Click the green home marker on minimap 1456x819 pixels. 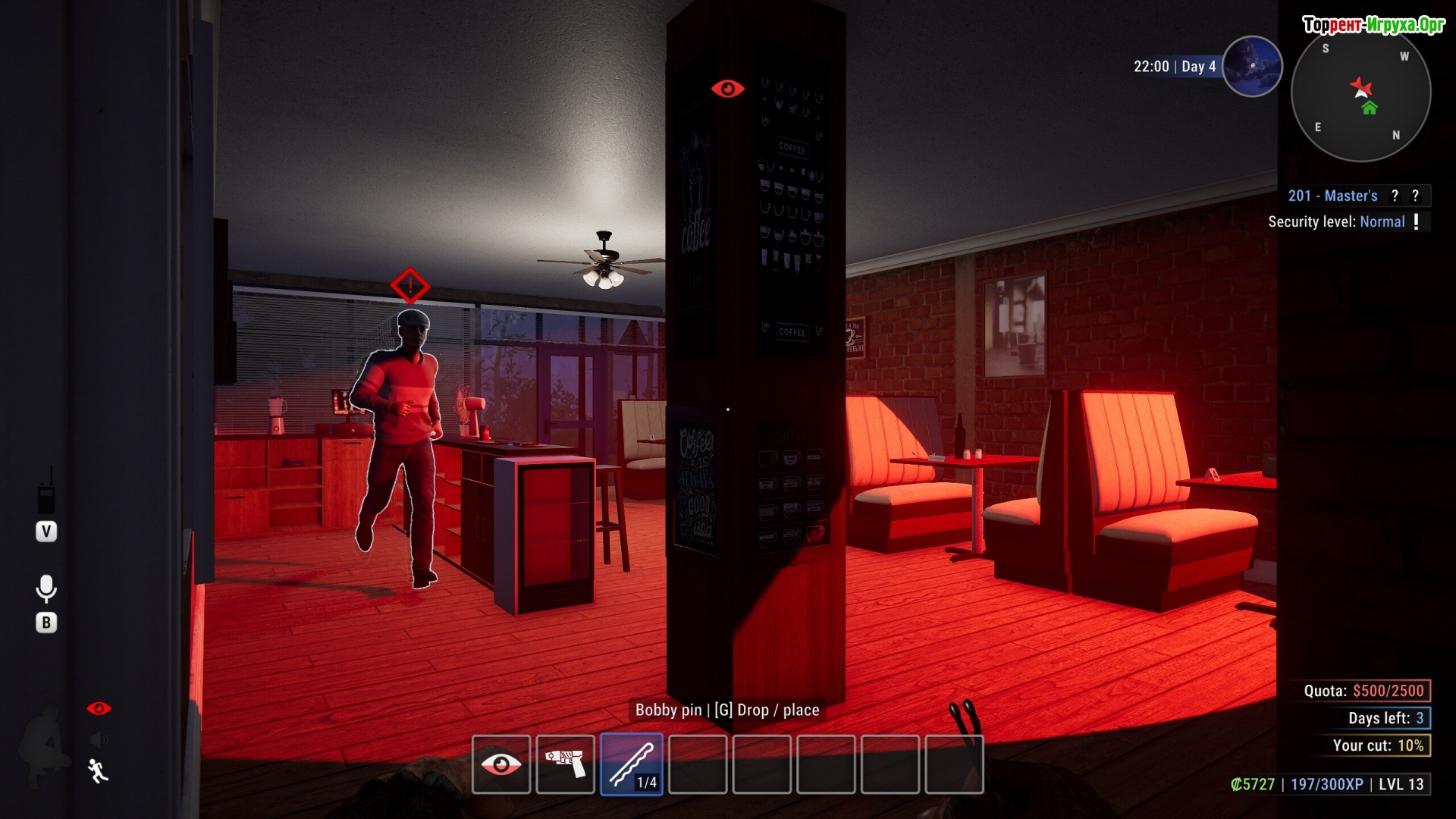click(x=1370, y=108)
